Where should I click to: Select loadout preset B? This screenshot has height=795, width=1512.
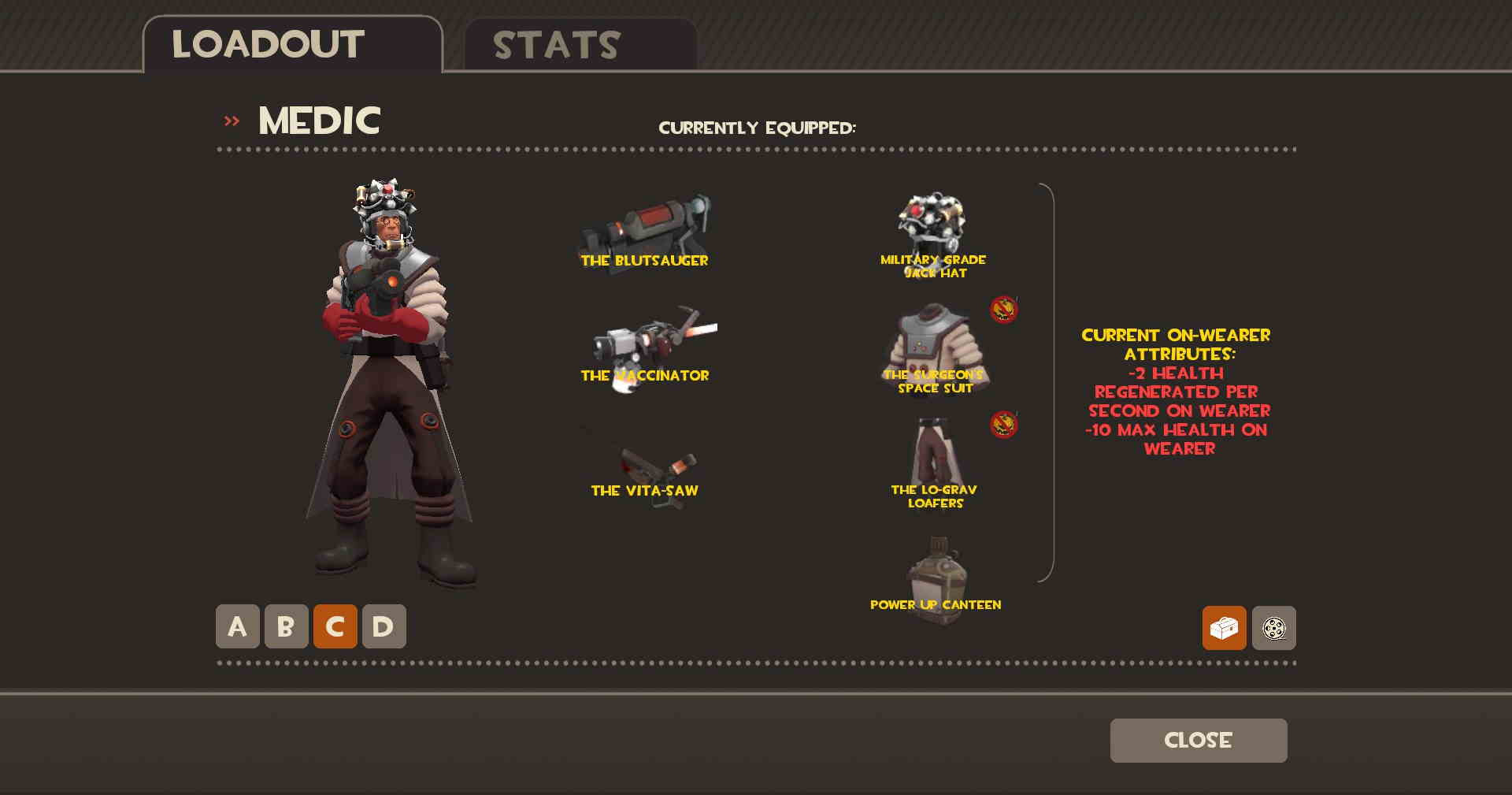click(x=284, y=626)
